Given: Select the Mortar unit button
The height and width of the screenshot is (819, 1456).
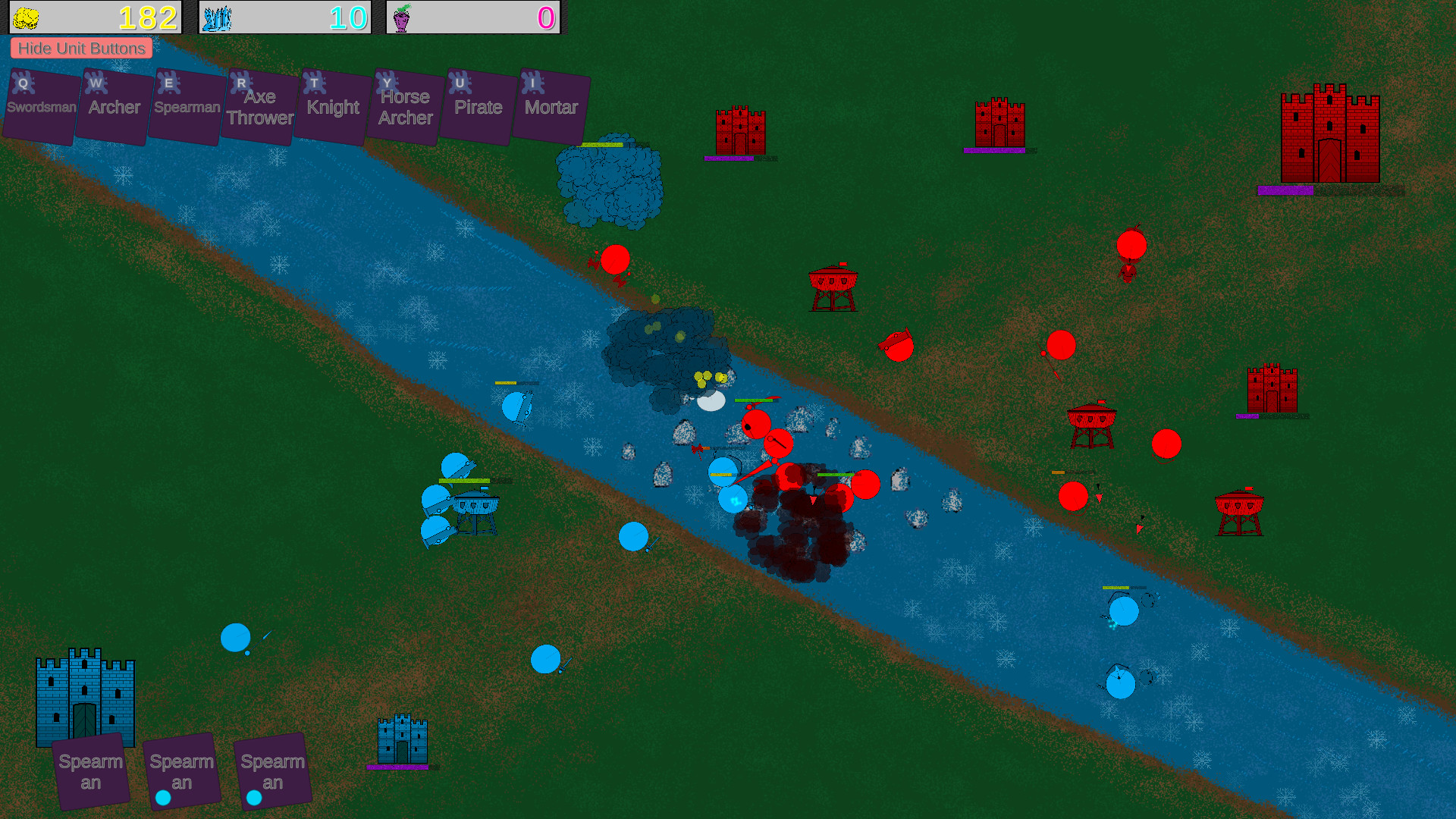Looking at the screenshot, I should click(x=551, y=106).
